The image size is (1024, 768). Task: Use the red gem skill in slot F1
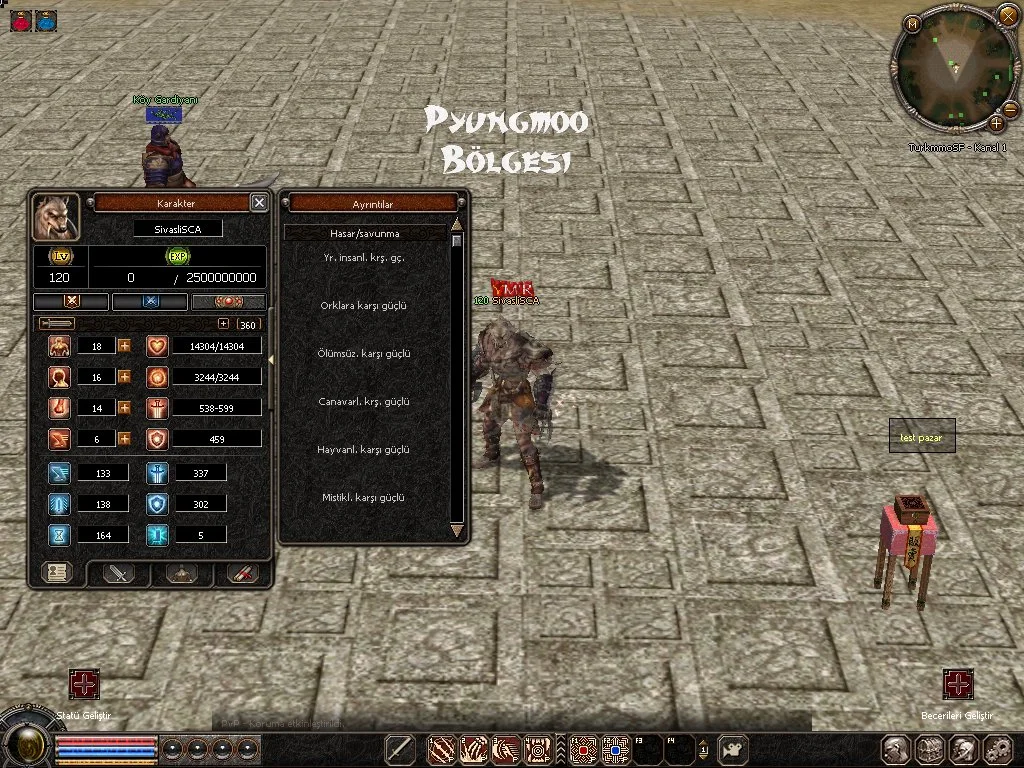[x=583, y=748]
